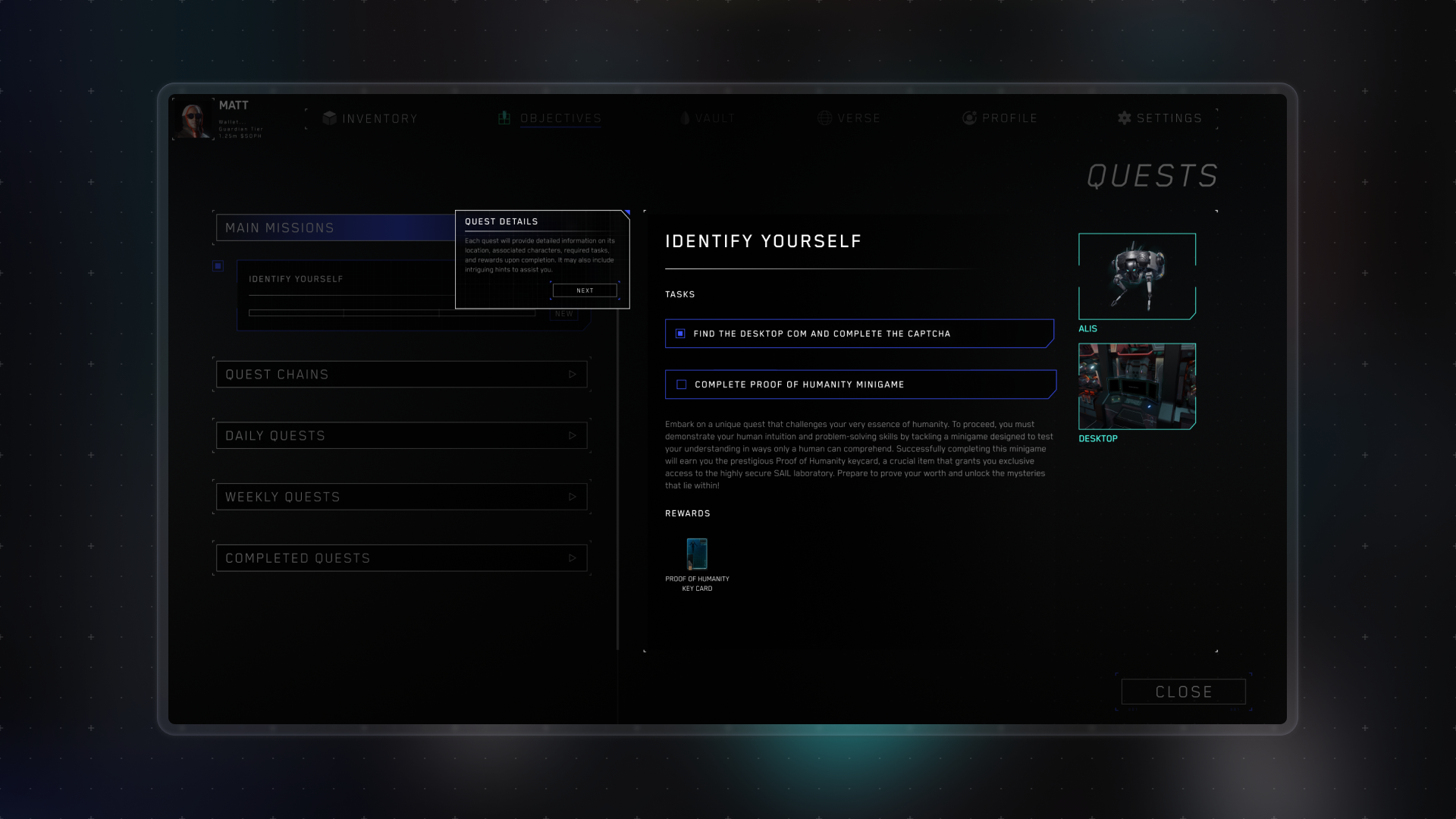This screenshot has width=1456, height=819.
Task: View the ALIS character thumbnail
Action: point(1137,276)
